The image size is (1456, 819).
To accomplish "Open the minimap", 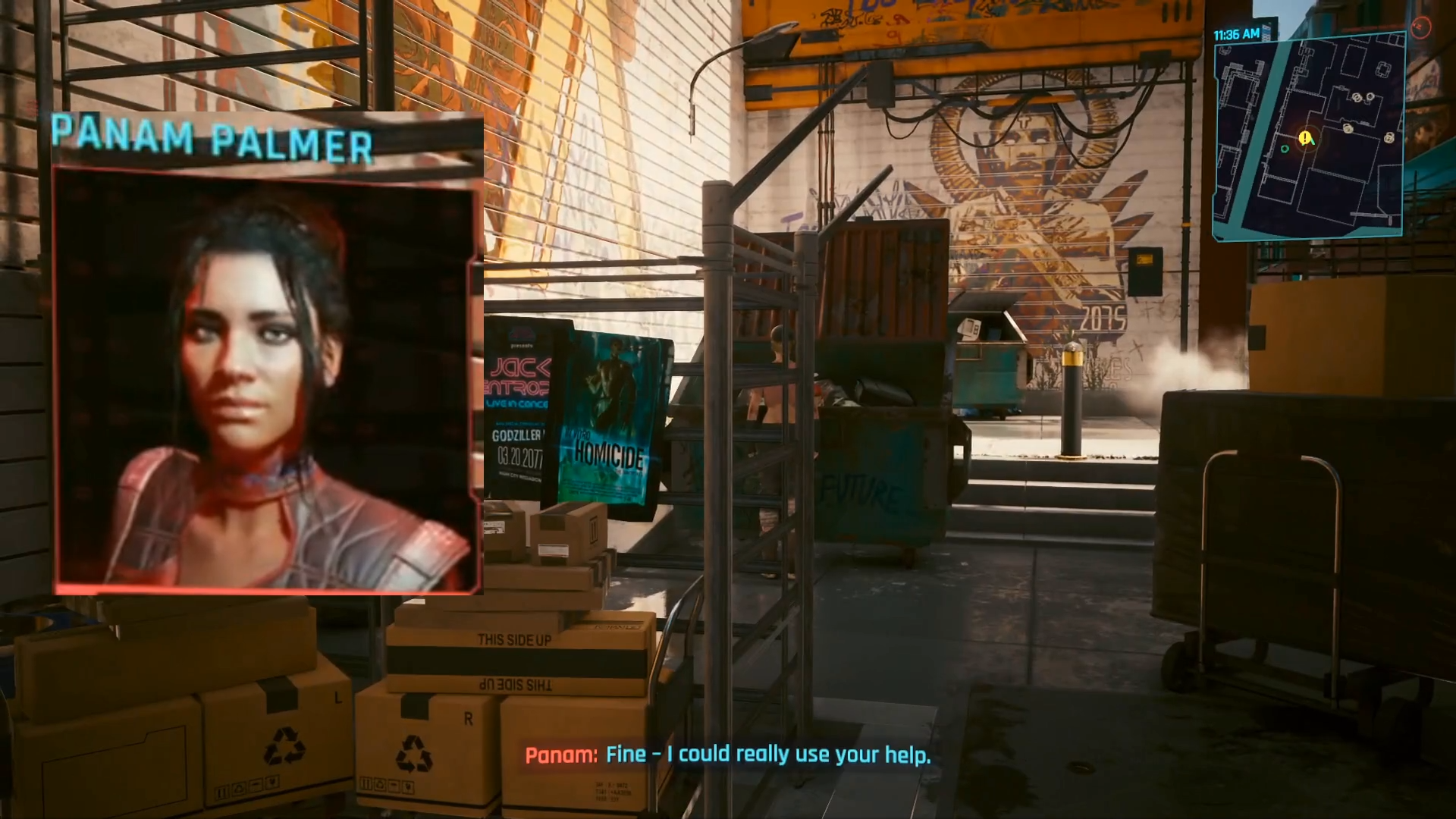I will (1309, 136).
